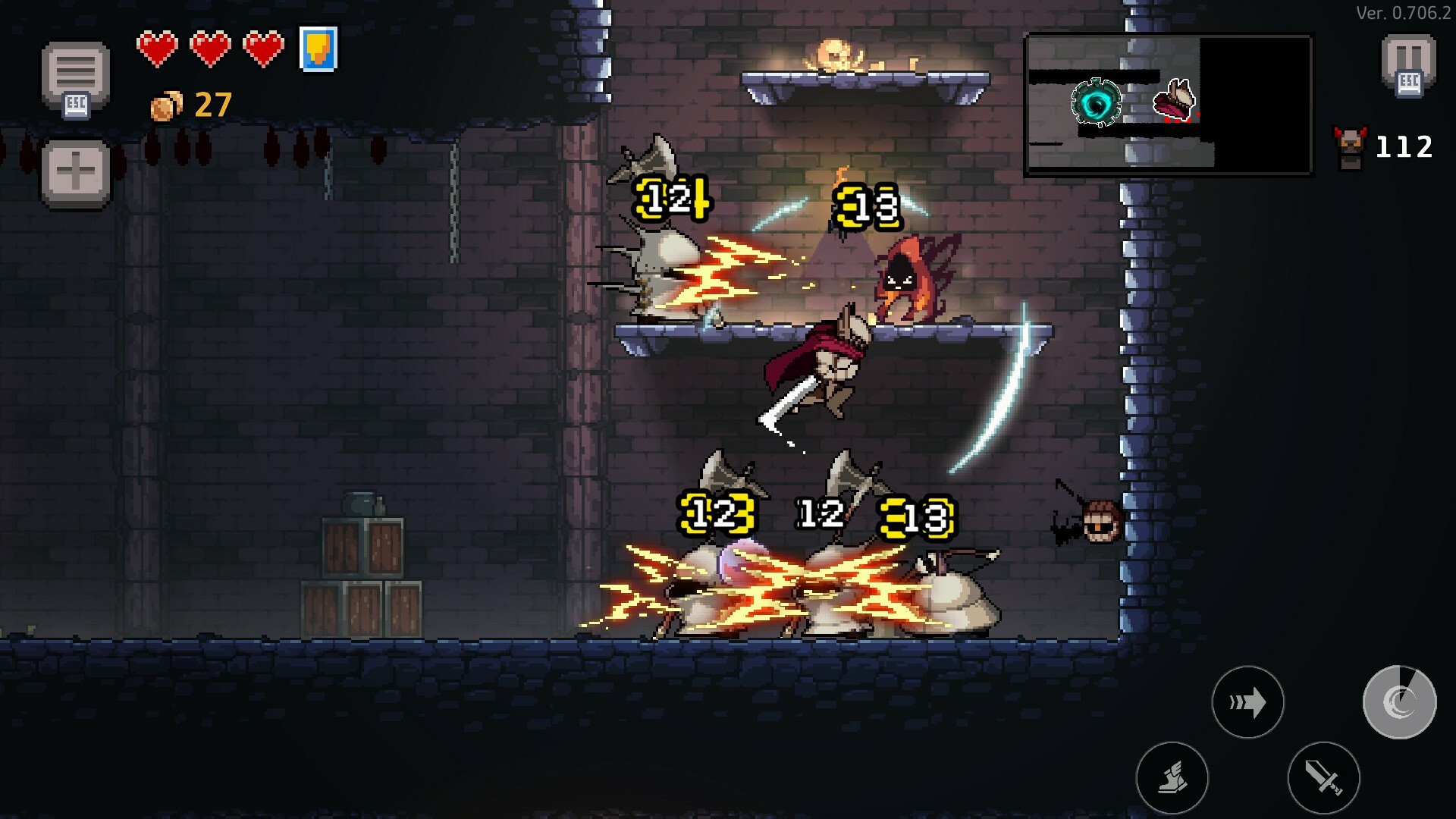Viewport: 1456px width, 819px height.
Task: Open the minimap panel in the top right
Action: tap(1169, 102)
